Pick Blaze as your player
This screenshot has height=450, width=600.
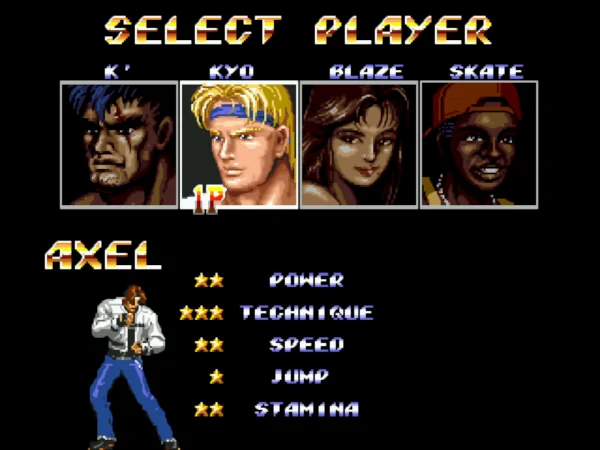coord(359,144)
